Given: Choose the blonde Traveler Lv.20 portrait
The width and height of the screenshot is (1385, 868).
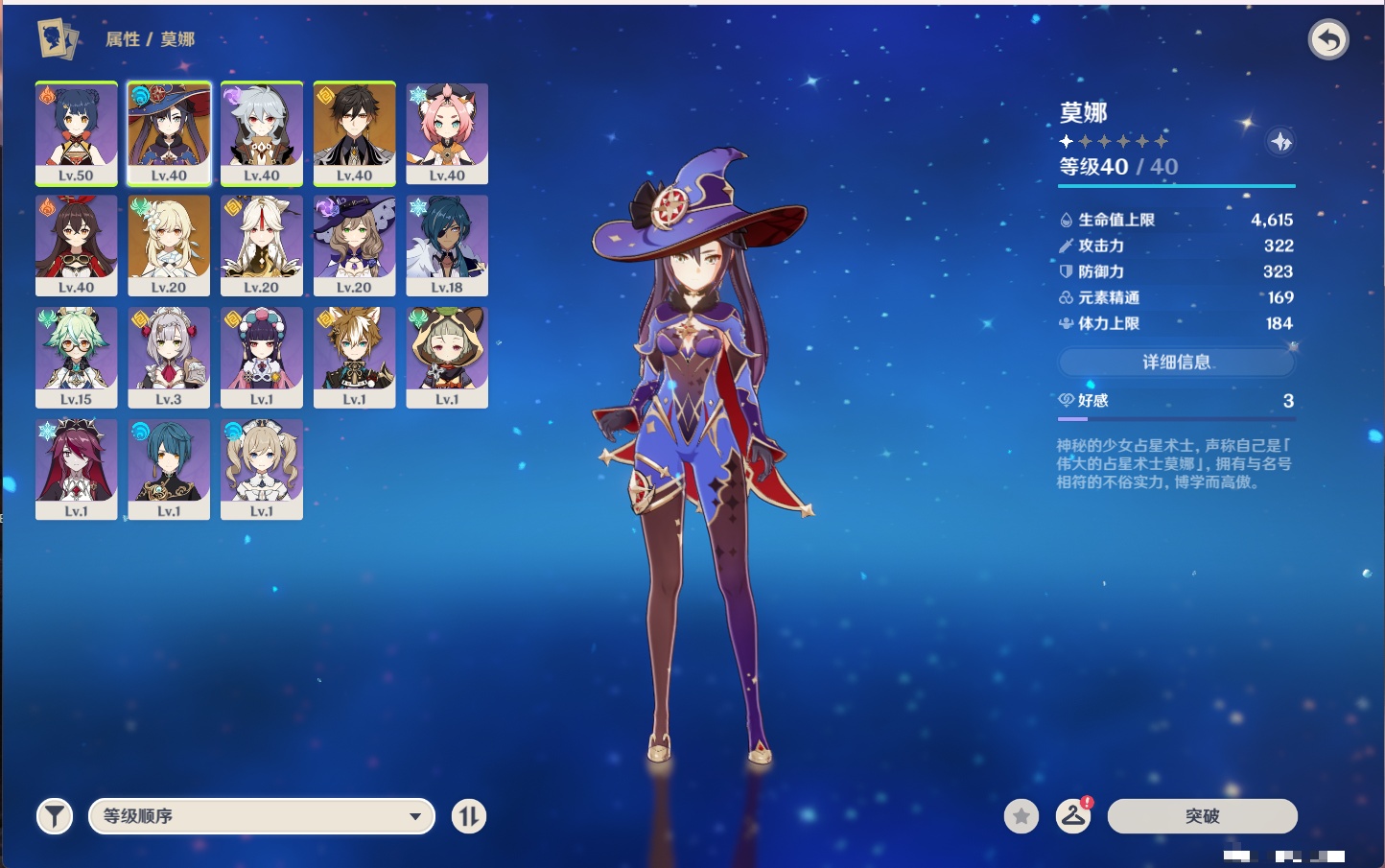Looking at the screenshot, I should 169,245.
